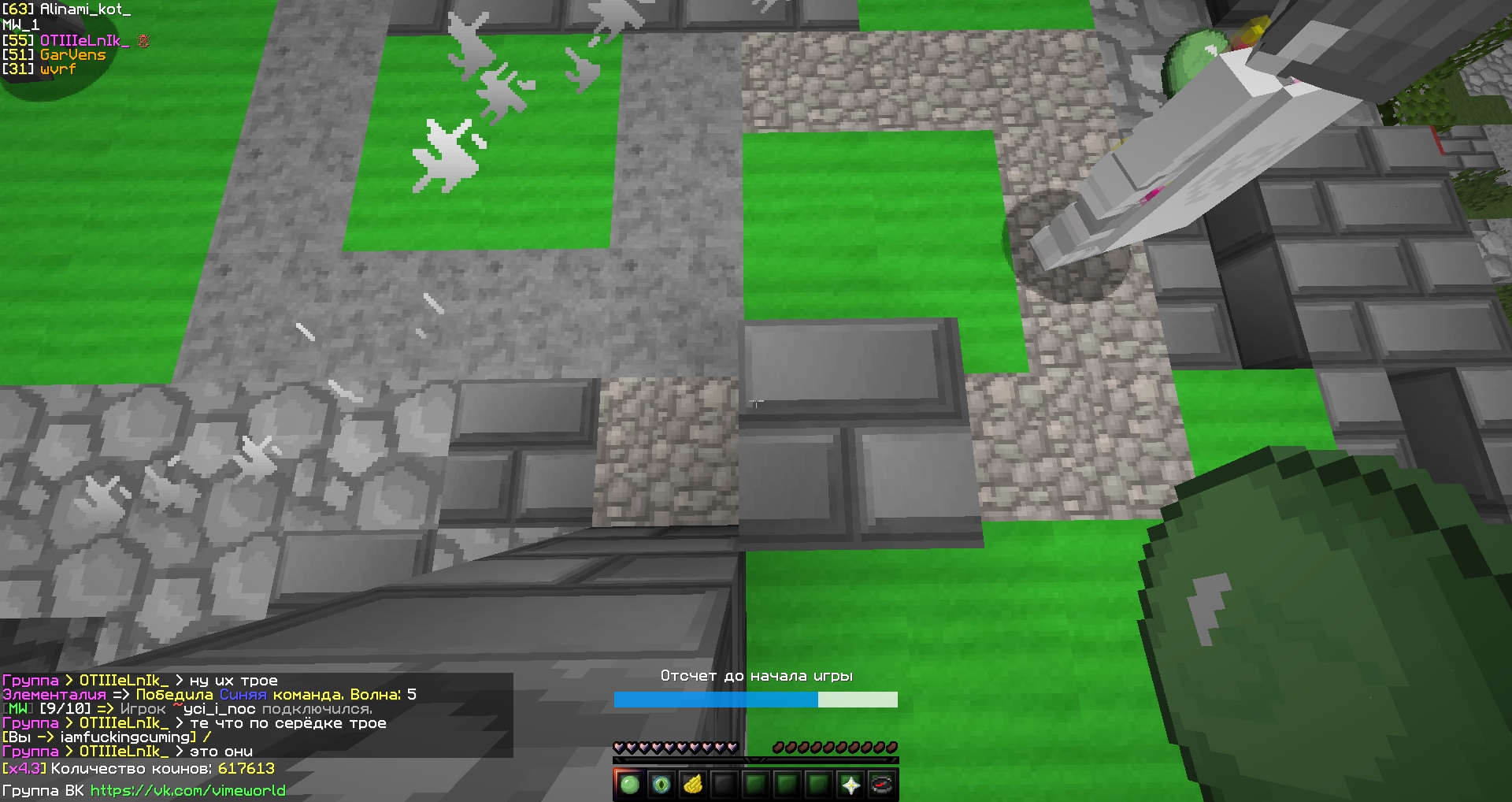Image resolution: width=1512 pixels, height=802 pixels.
Task: Choose the glowstone dust hotbar slot
Action: tap(692, 785)
